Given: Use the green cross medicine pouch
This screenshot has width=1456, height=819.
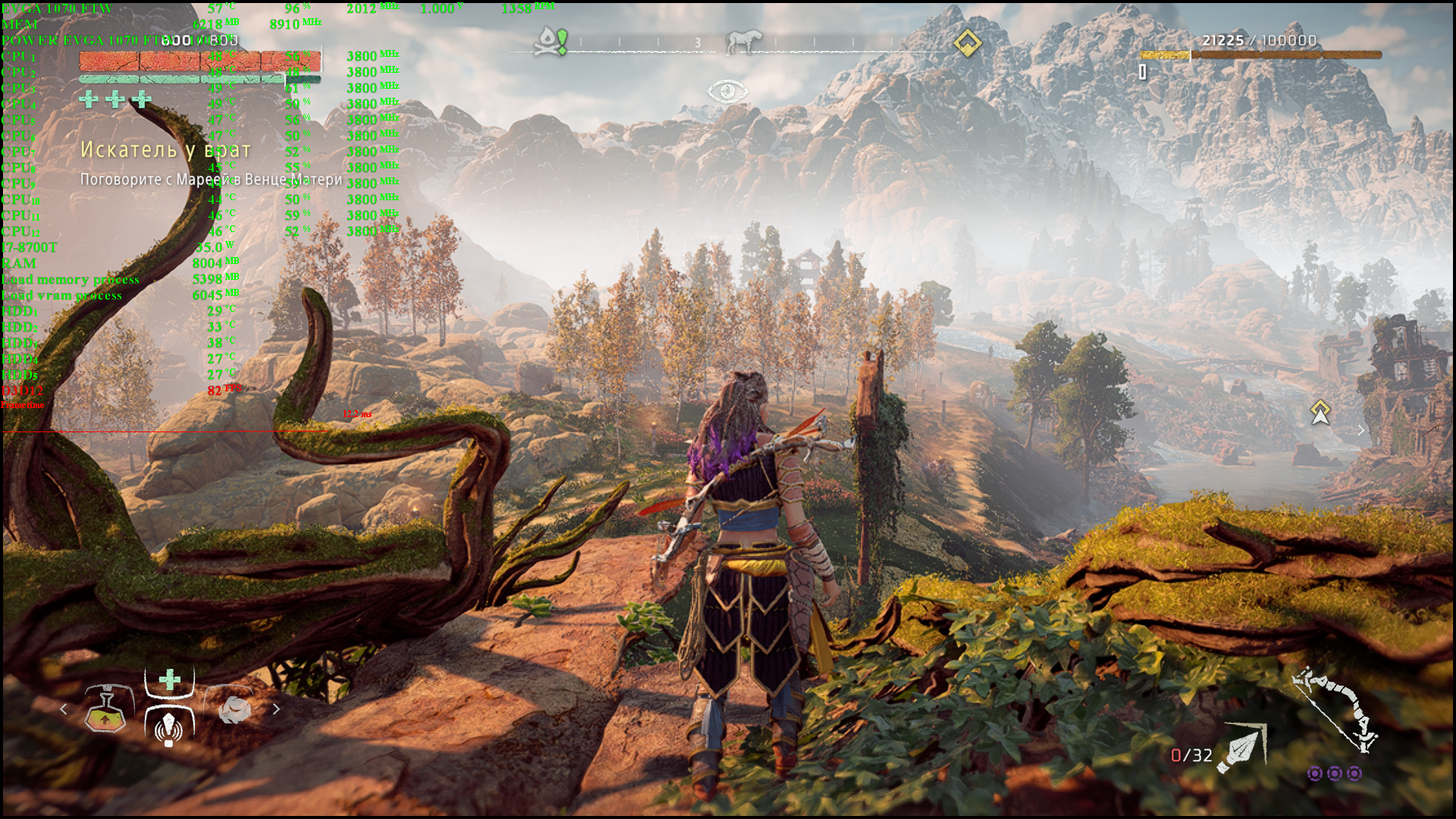Looking at the screenshot, I should (x=170, y=679).
